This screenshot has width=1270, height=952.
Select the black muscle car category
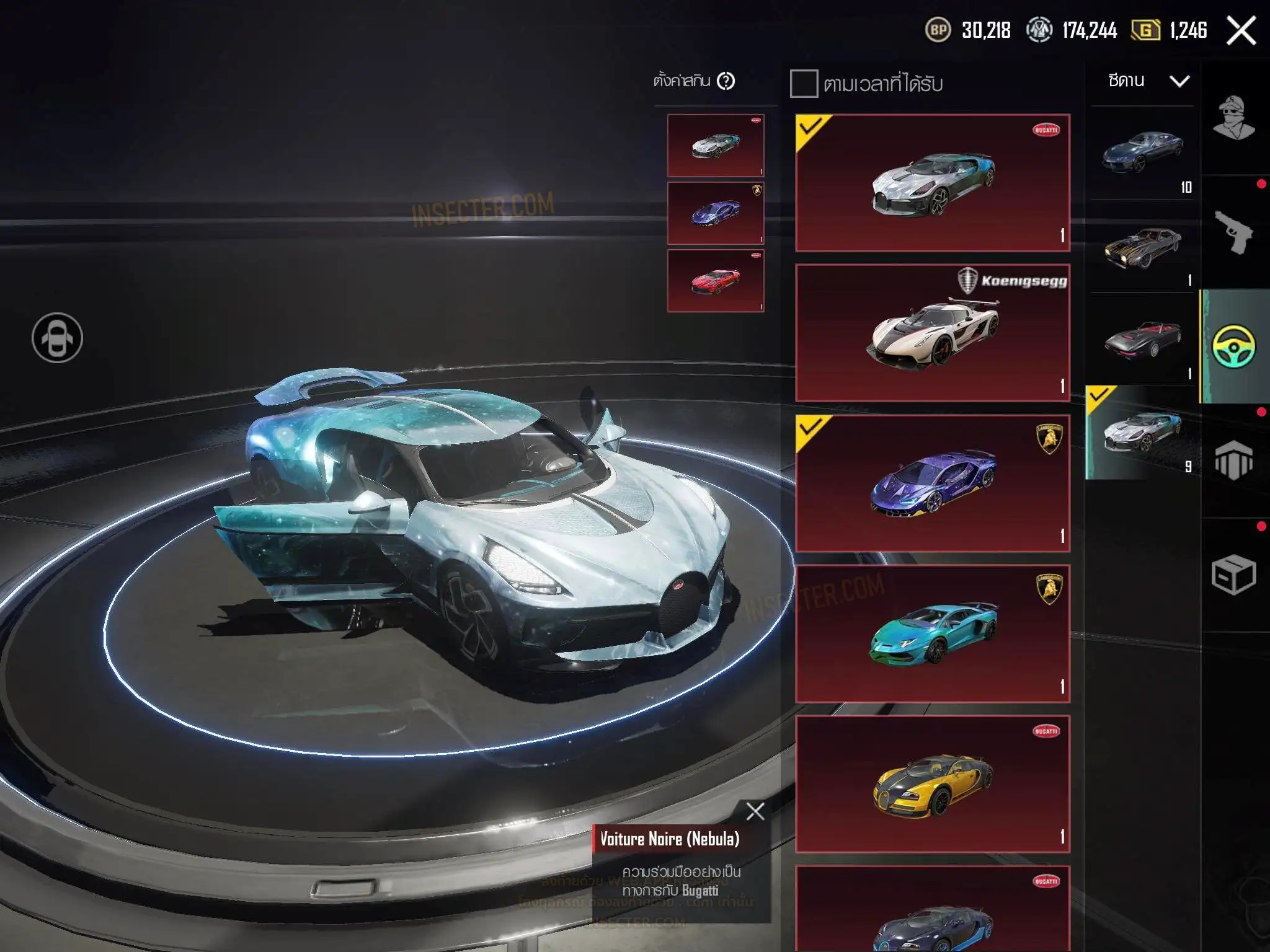[x=1142, y=247]
